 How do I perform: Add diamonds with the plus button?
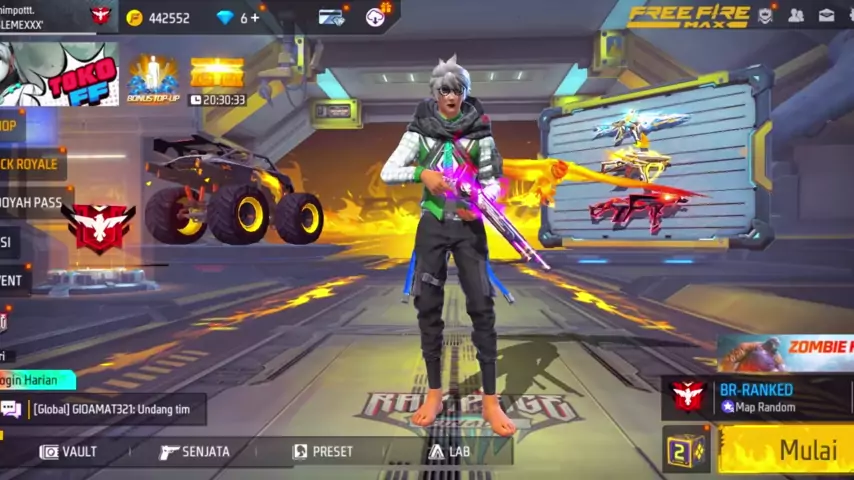coord(255,17)
